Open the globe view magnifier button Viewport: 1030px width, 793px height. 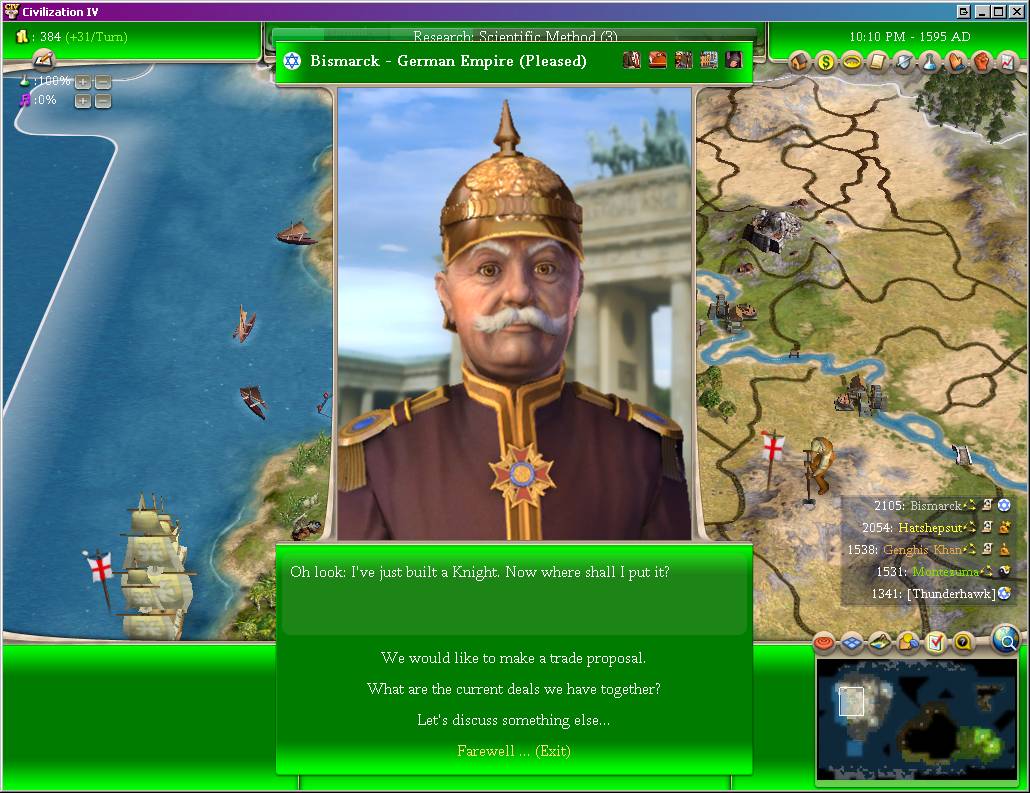[1007, 640]
